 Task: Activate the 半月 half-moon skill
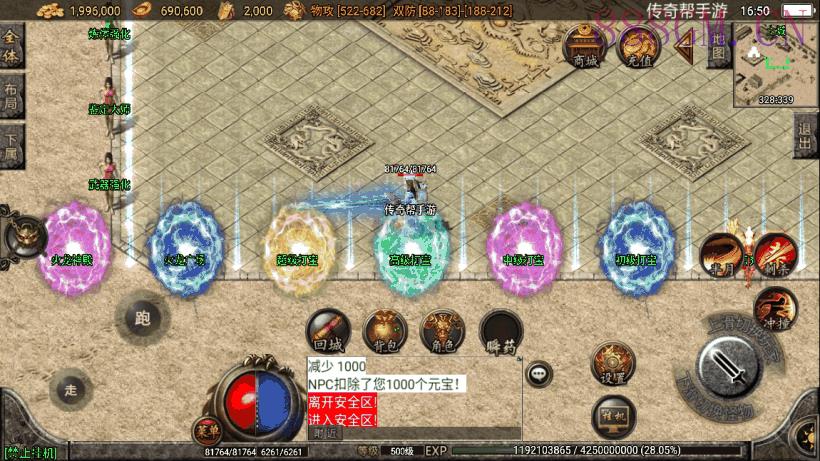pyautogui.click(x=719, y=255)
